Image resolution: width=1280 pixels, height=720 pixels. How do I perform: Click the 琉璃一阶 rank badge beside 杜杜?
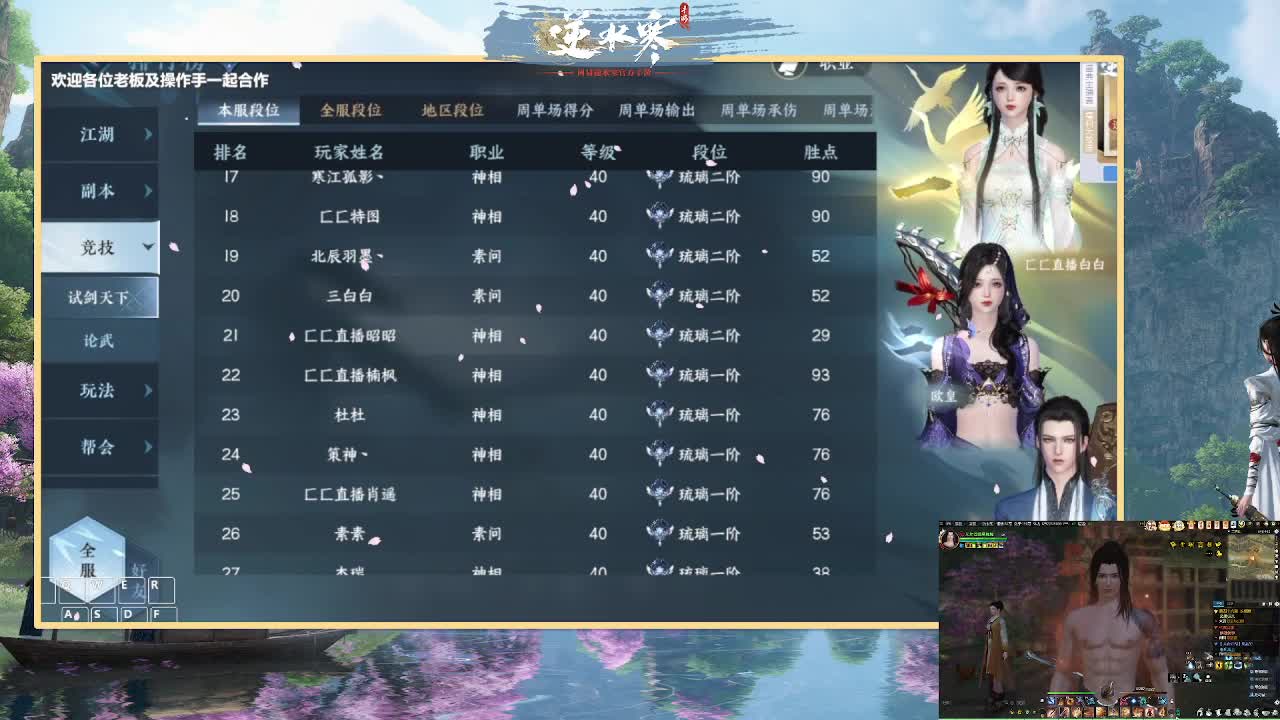click(660, 414)
